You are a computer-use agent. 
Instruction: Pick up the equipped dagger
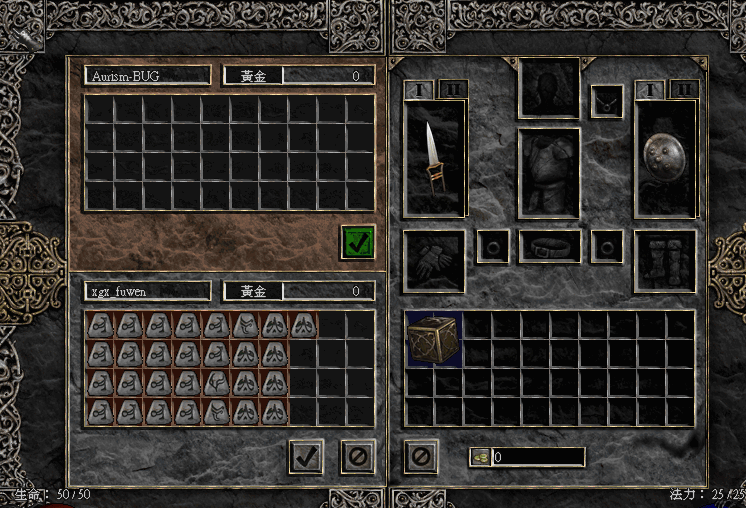[433, 158]
